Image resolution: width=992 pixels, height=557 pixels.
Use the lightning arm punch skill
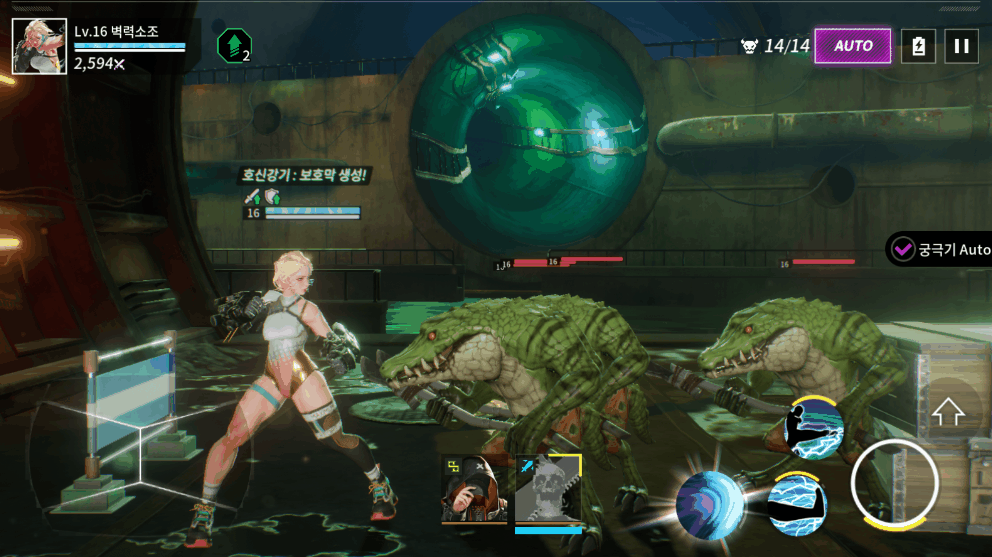tap(796, 501)
